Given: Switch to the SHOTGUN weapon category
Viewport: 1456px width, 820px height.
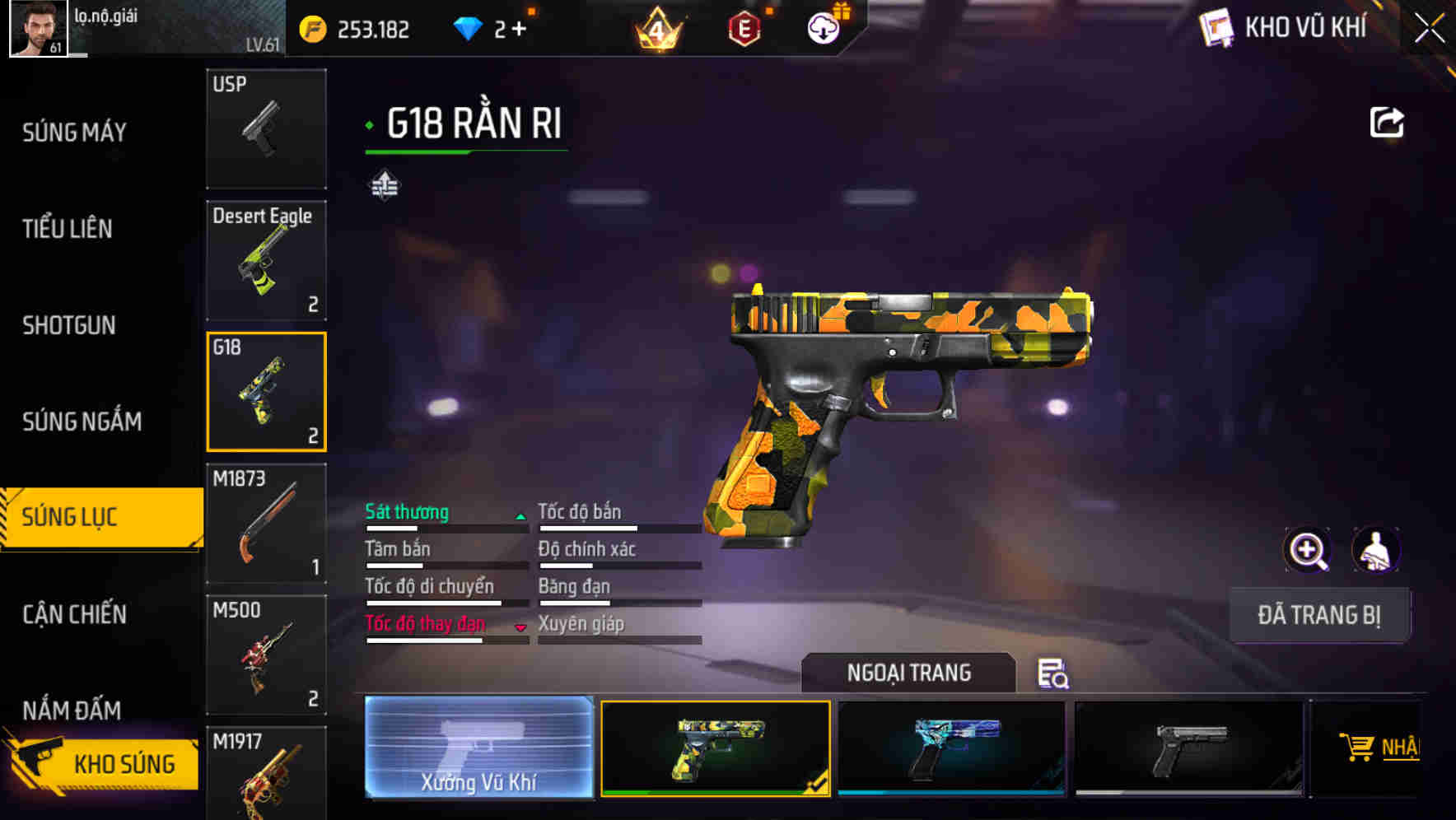Looking at the screenshot, I should point(68,325).
